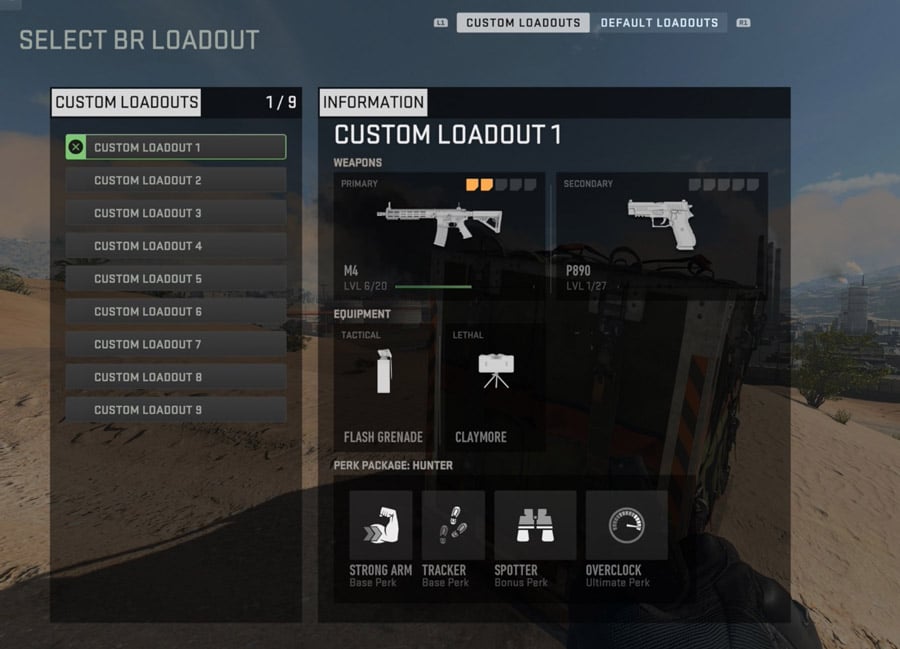
Task: Select the P890 secondary weapon slot
Action: point(661,234)
